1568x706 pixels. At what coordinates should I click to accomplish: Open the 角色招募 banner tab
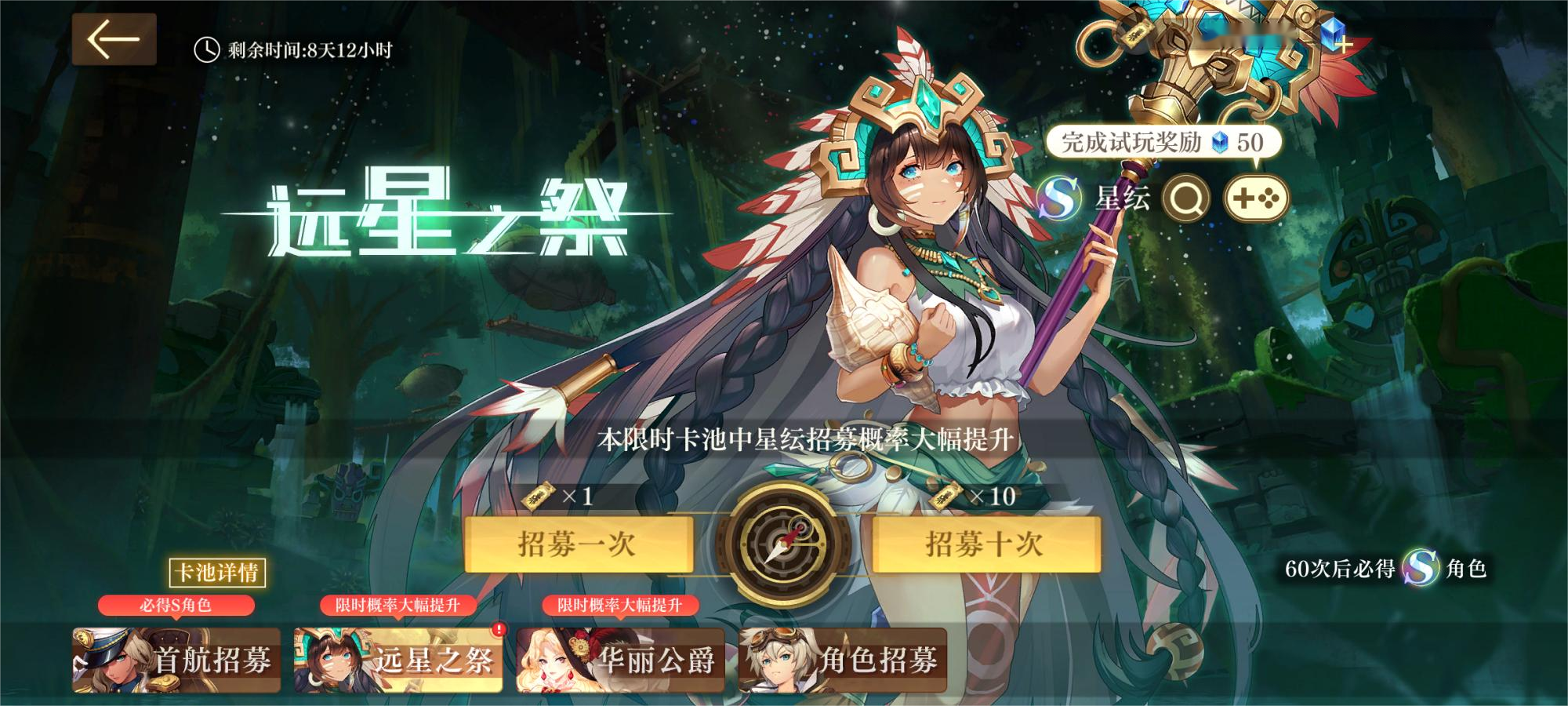point(843,660)
